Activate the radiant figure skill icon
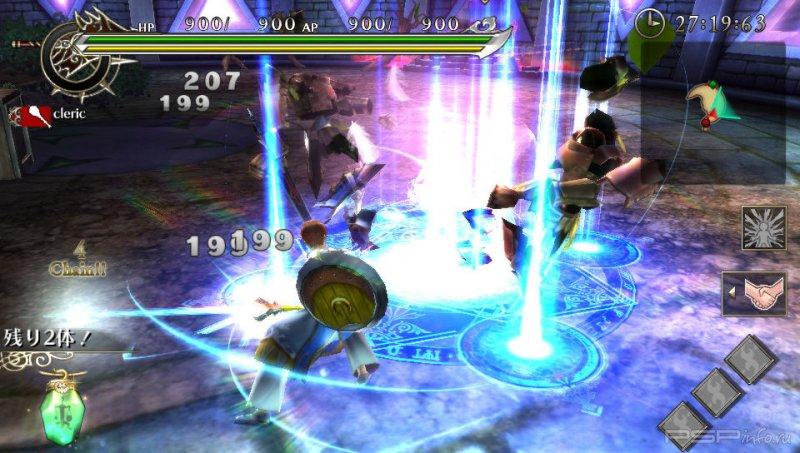 click(762, 228)
